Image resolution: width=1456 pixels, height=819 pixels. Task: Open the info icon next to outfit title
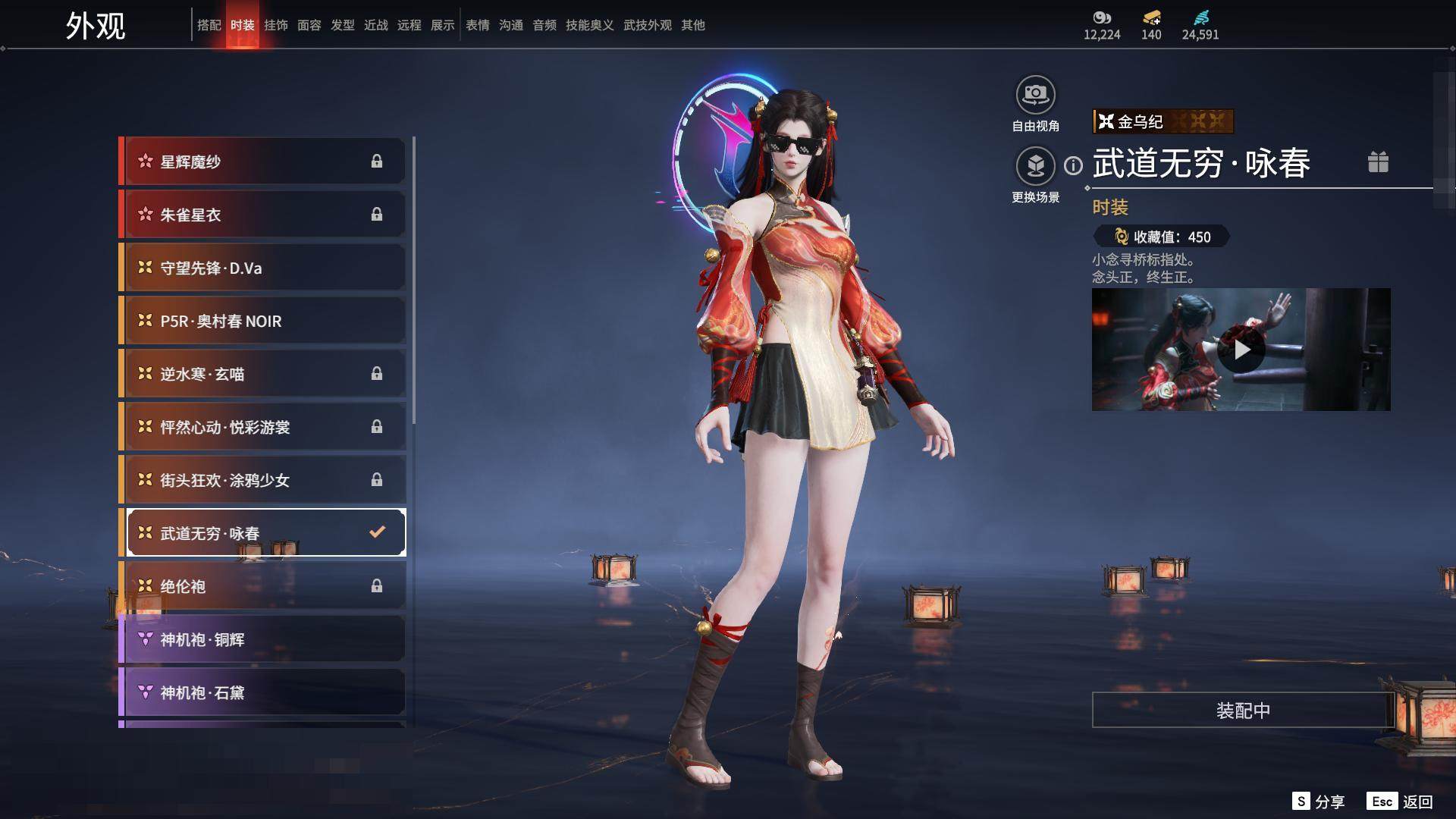click(x=1073, y=165)
